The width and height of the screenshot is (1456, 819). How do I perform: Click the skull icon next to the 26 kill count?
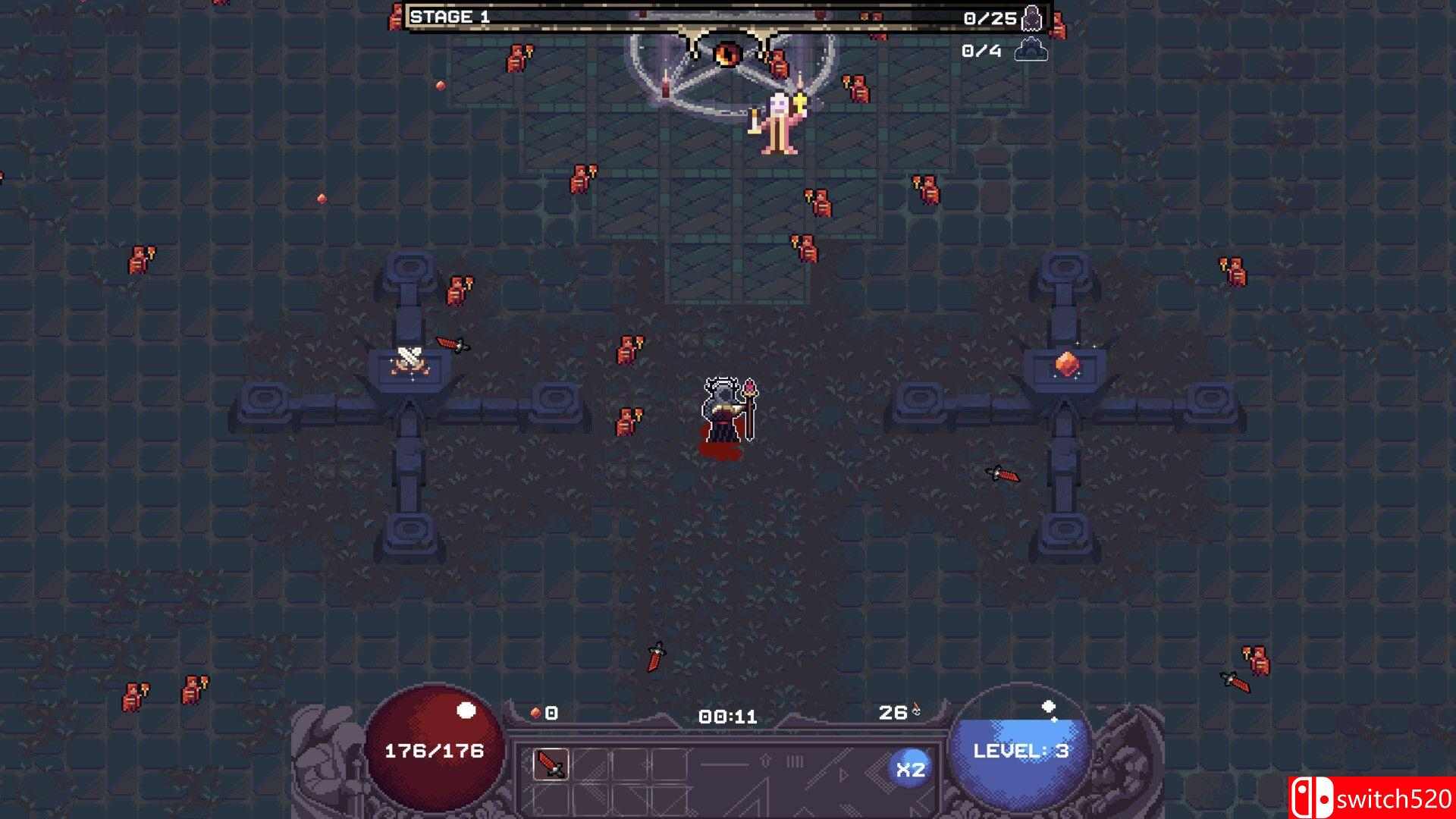pos(916,711)
